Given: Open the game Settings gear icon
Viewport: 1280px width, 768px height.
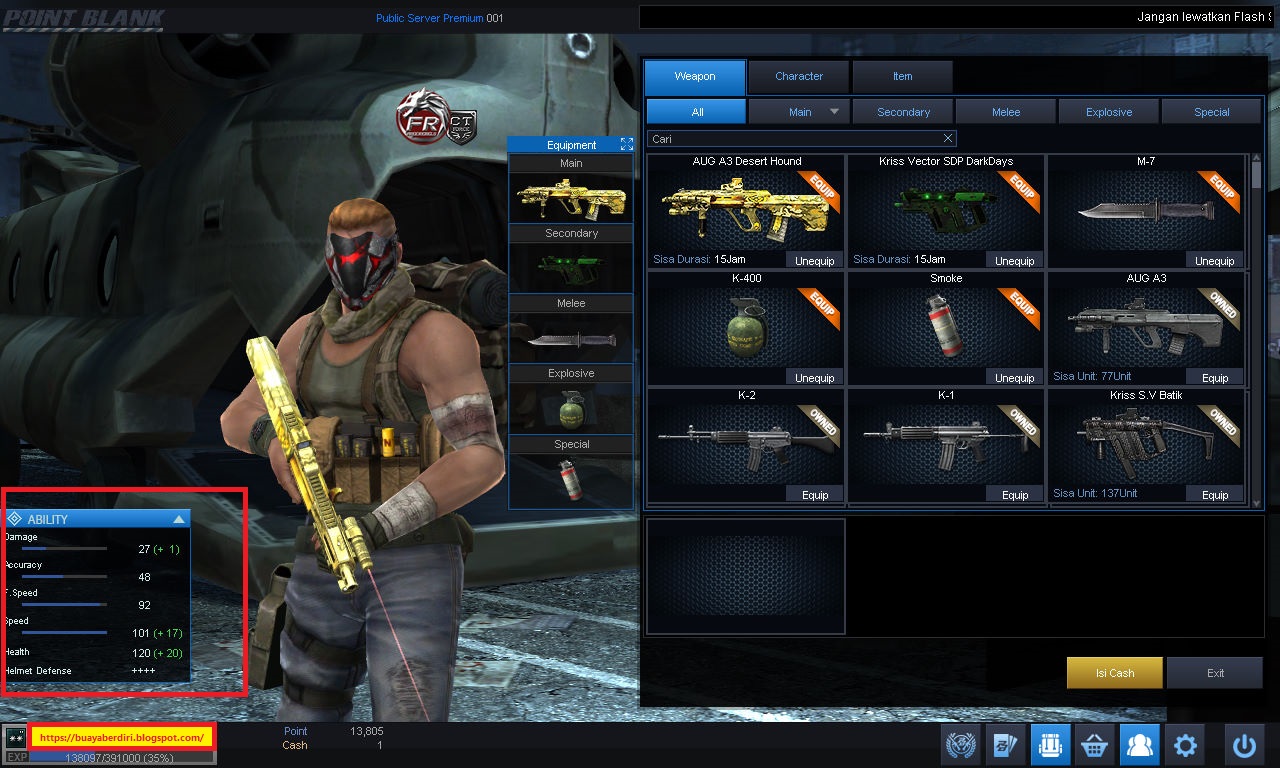Looking at the screenshot, I should [x=1184, y=744].
